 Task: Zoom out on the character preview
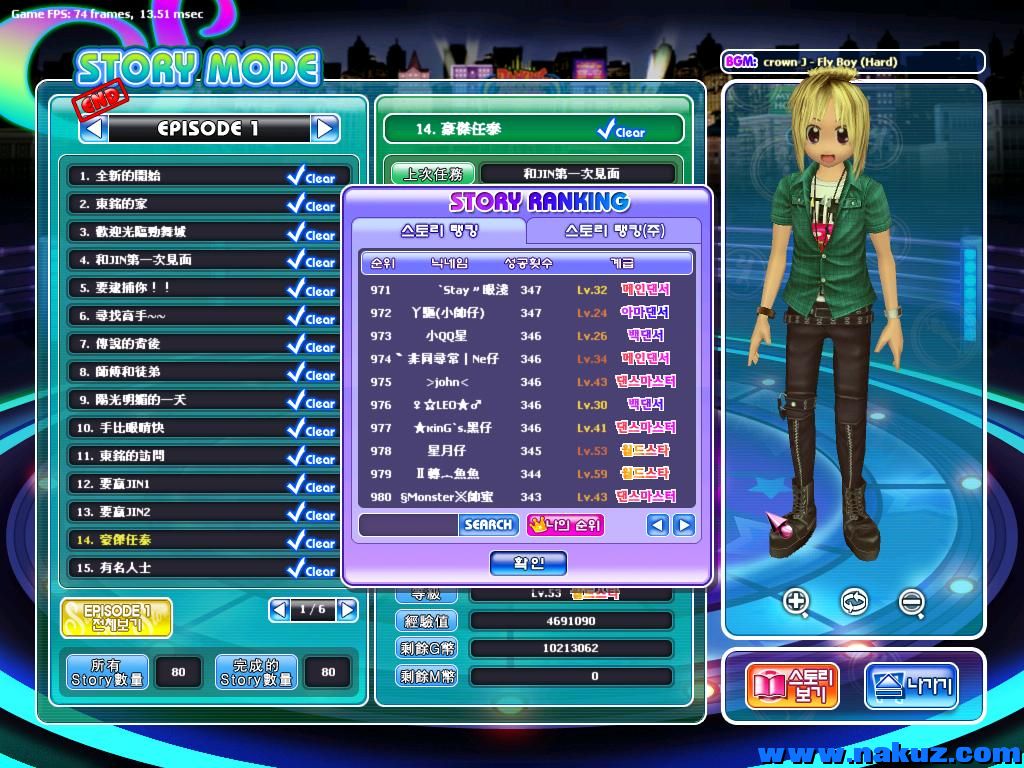[x=911, y=601]
